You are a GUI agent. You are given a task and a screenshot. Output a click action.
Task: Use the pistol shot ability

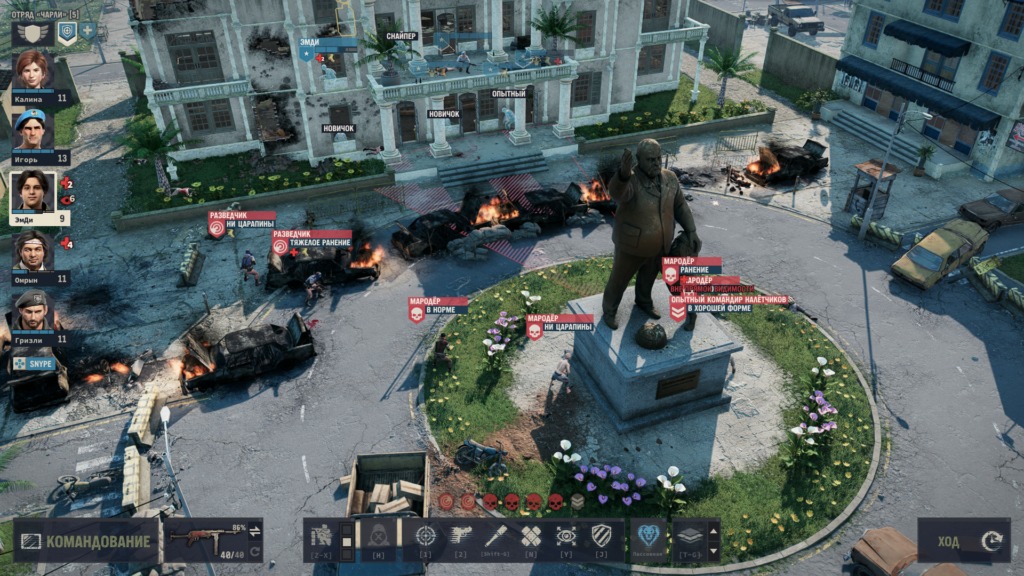pyautogui.click(x=460, y=536)
